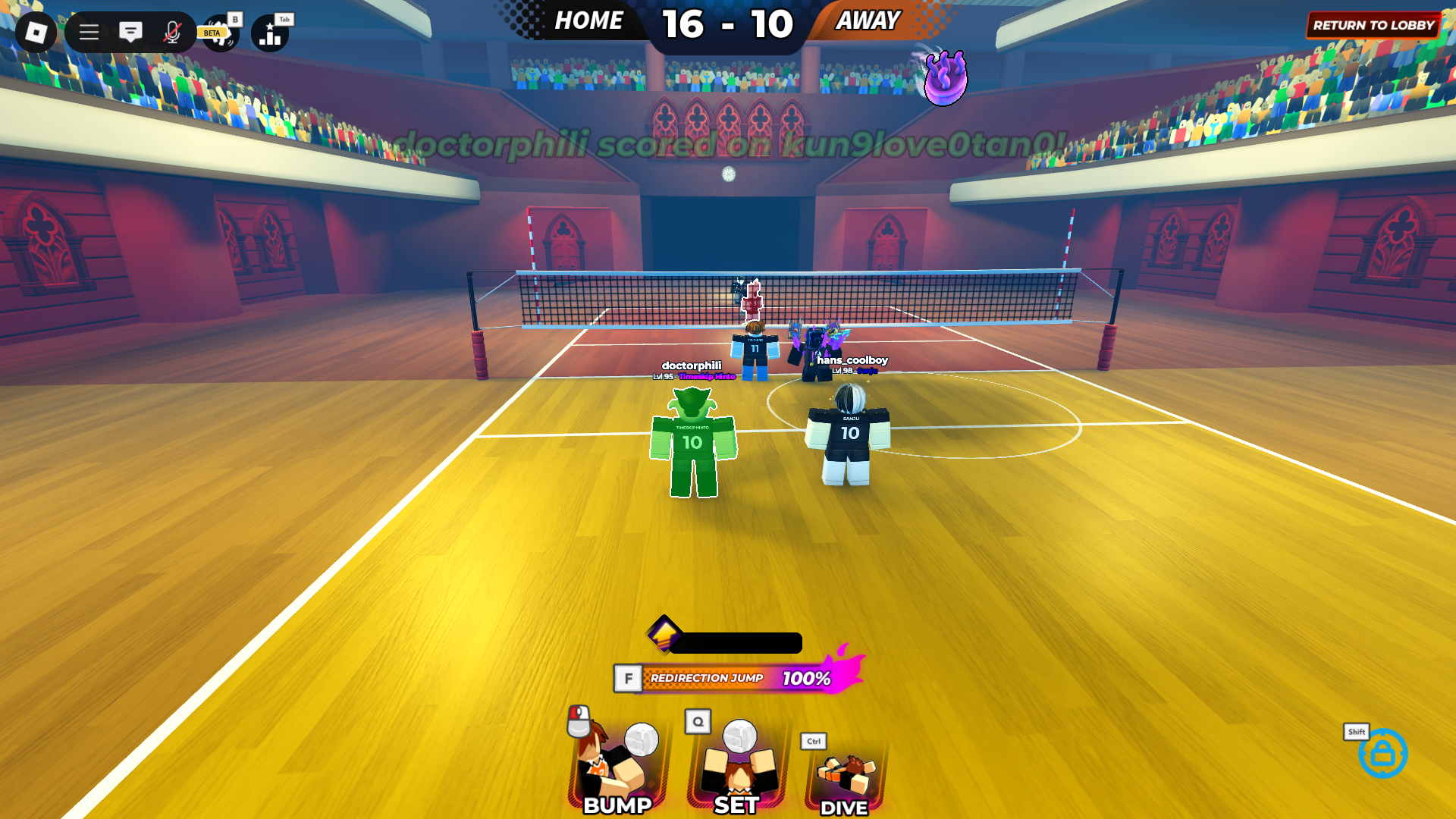Toggle the chat window icon
This screenshot has width=1456, height=819.
tap(130, 33)
